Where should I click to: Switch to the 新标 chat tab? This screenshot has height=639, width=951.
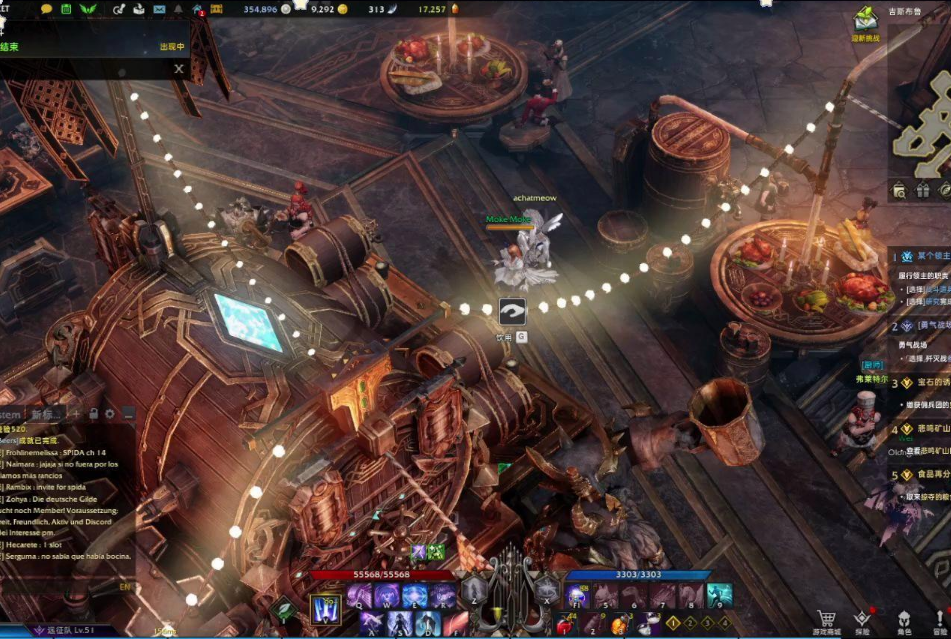[42, 414]
